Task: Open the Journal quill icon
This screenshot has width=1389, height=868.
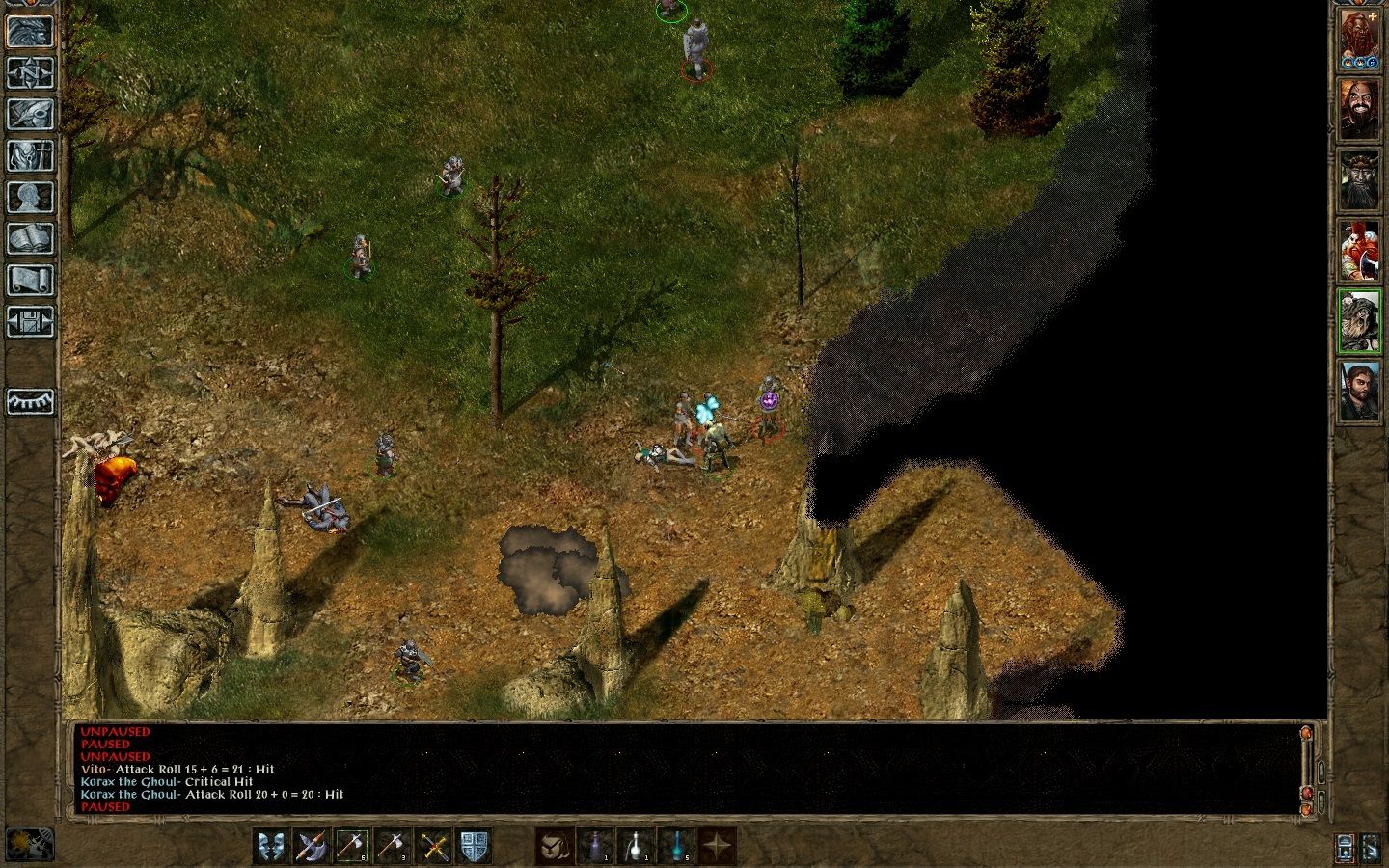Action: point(32,115)
